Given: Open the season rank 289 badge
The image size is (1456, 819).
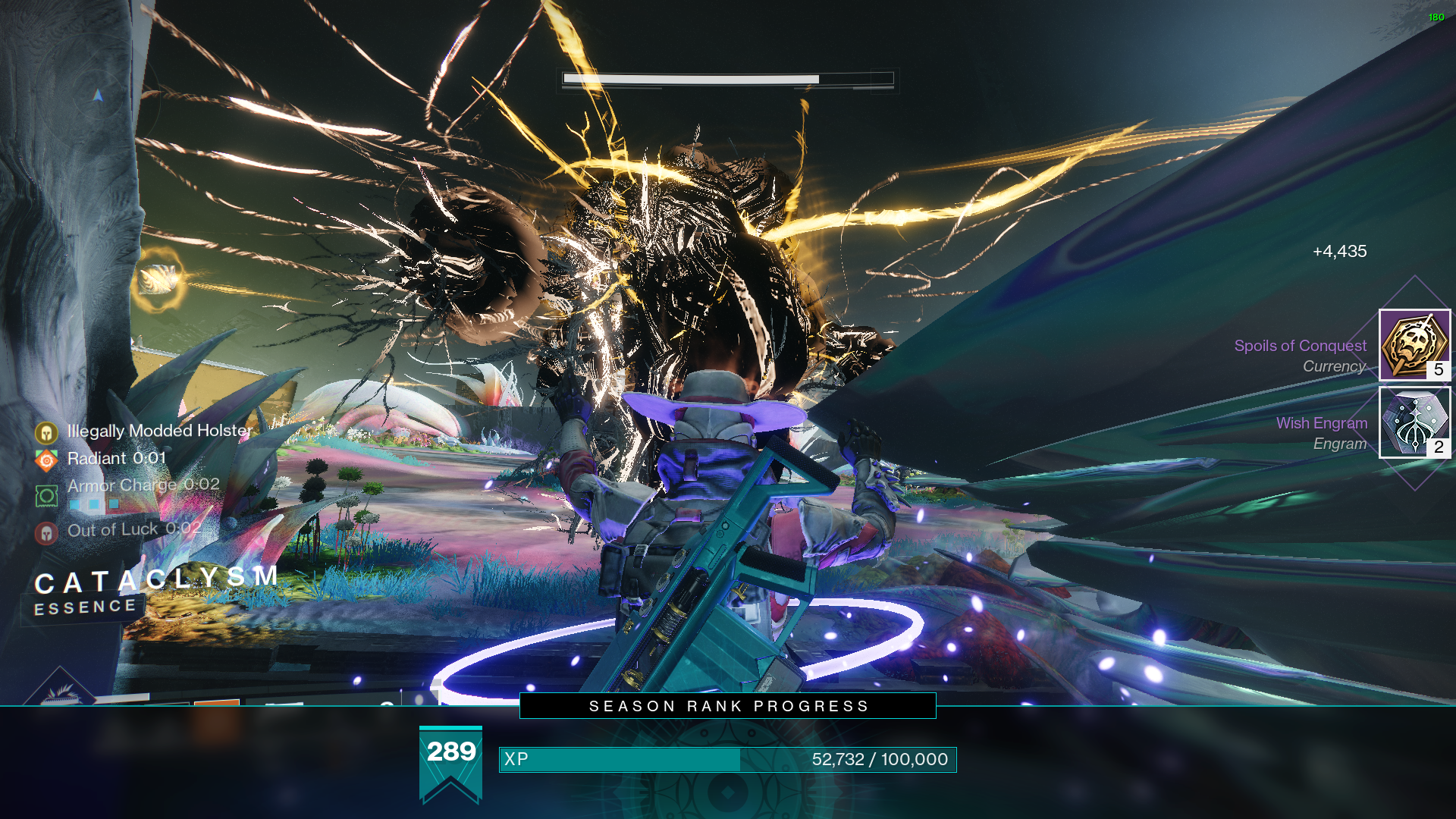Looking at the screenshot, I should 450,764.
